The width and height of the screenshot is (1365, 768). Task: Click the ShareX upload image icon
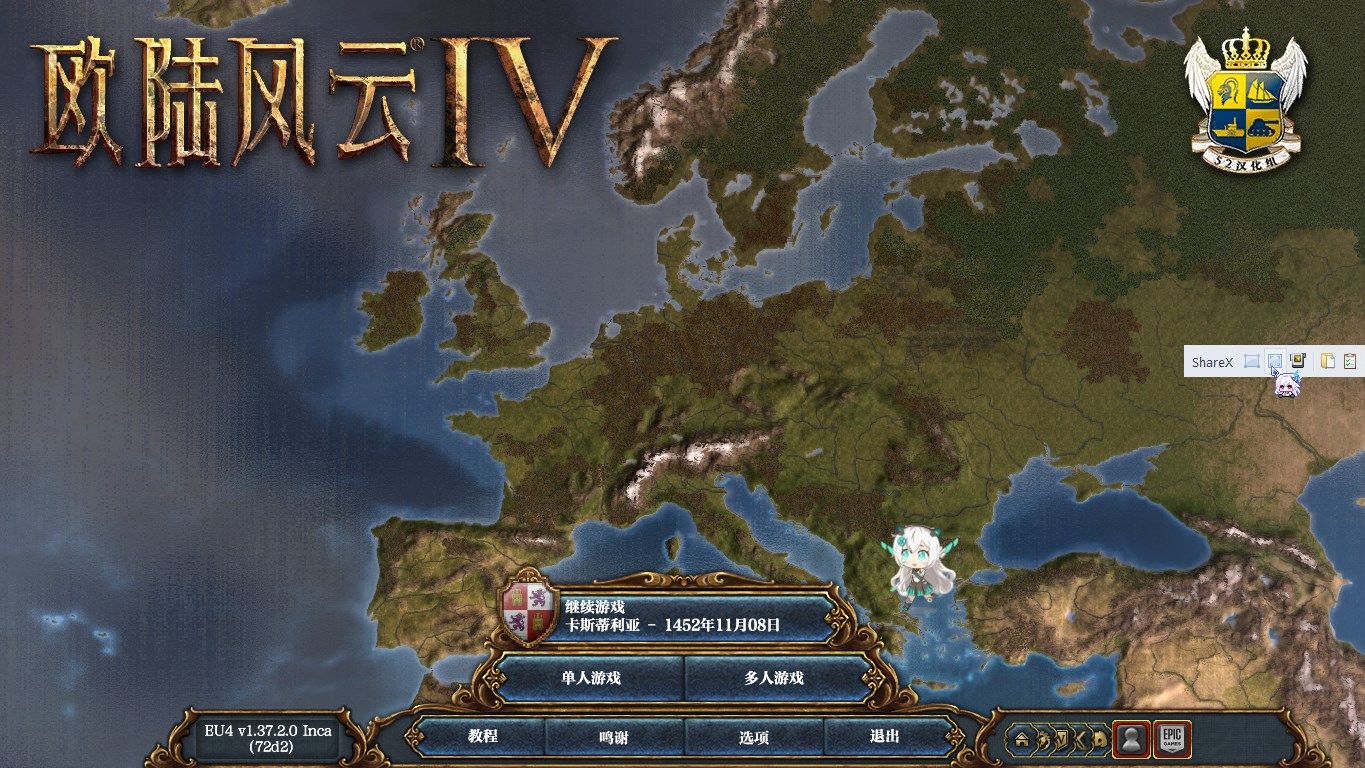coord(1296,361)
